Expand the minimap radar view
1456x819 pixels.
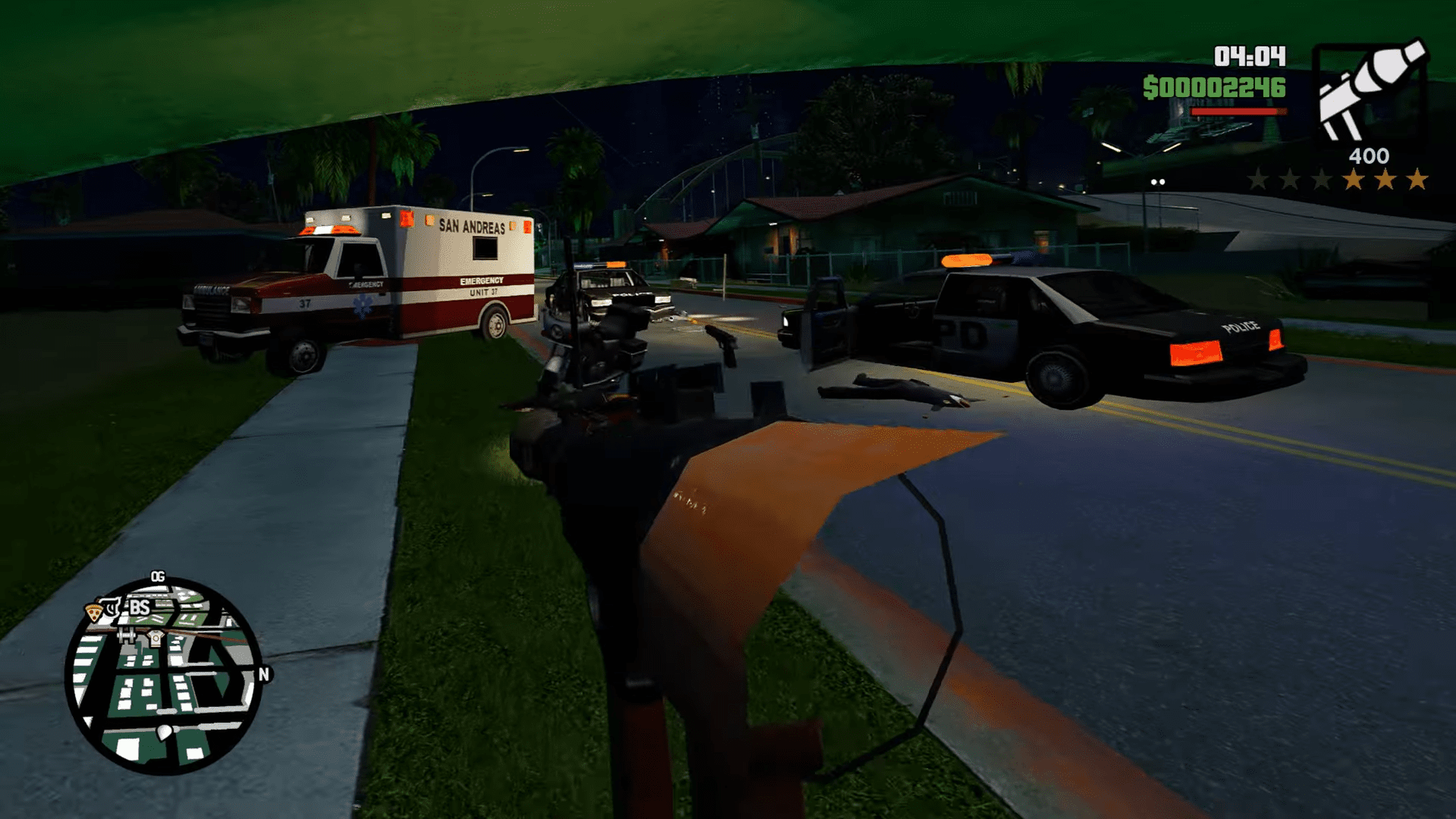[x=164, y=675]
